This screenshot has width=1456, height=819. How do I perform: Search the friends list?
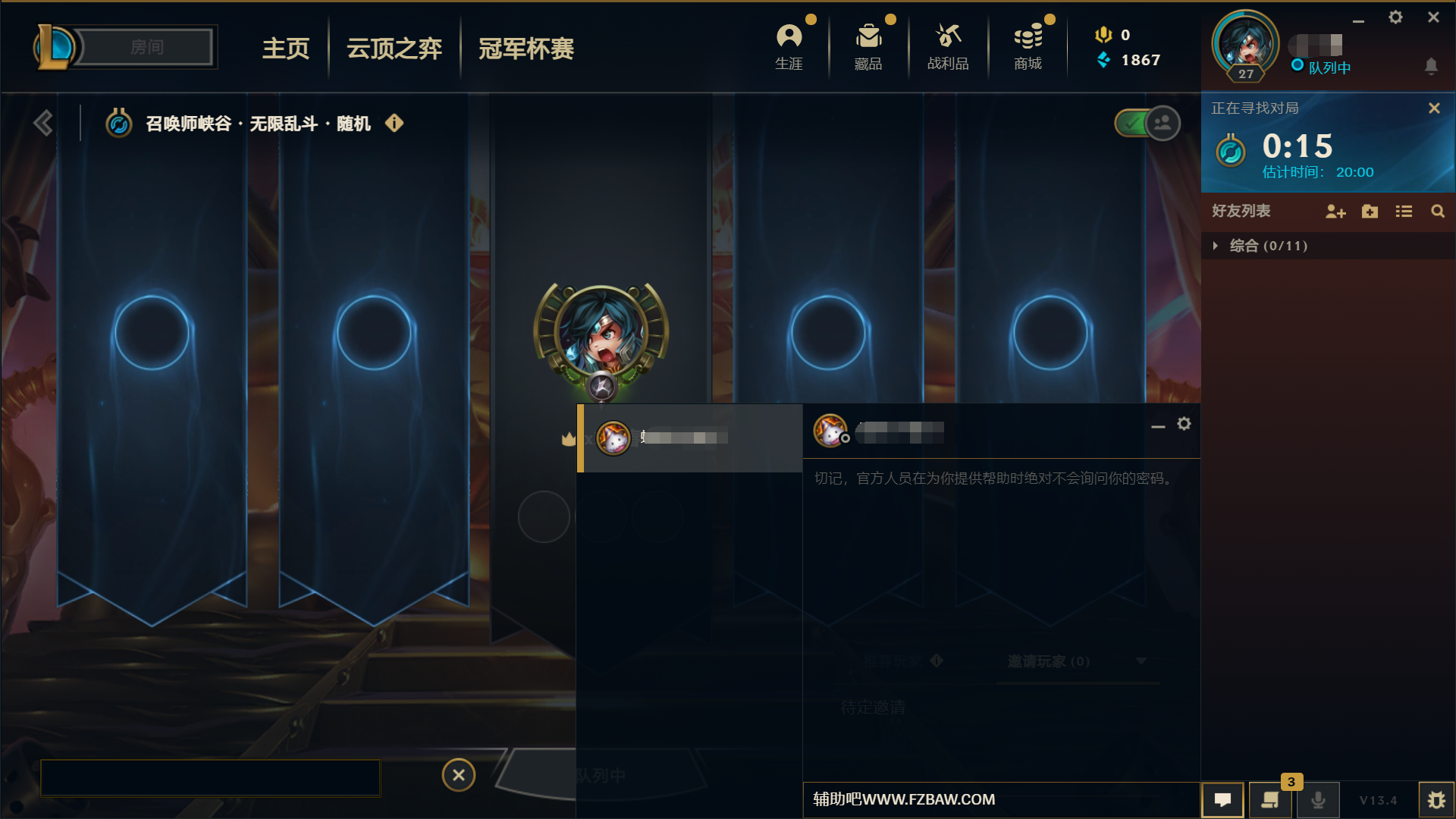[1438, 212]
